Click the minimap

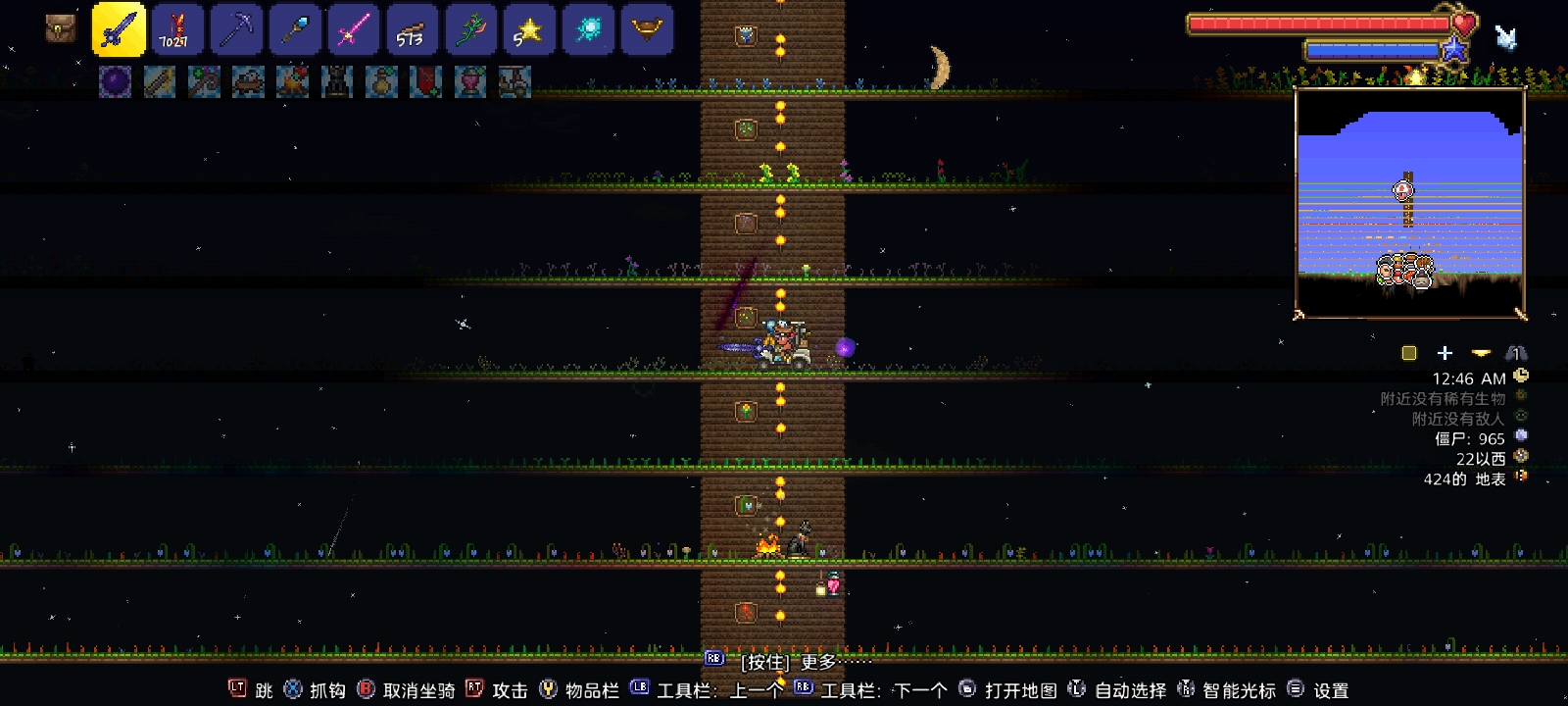[1409, 202]
